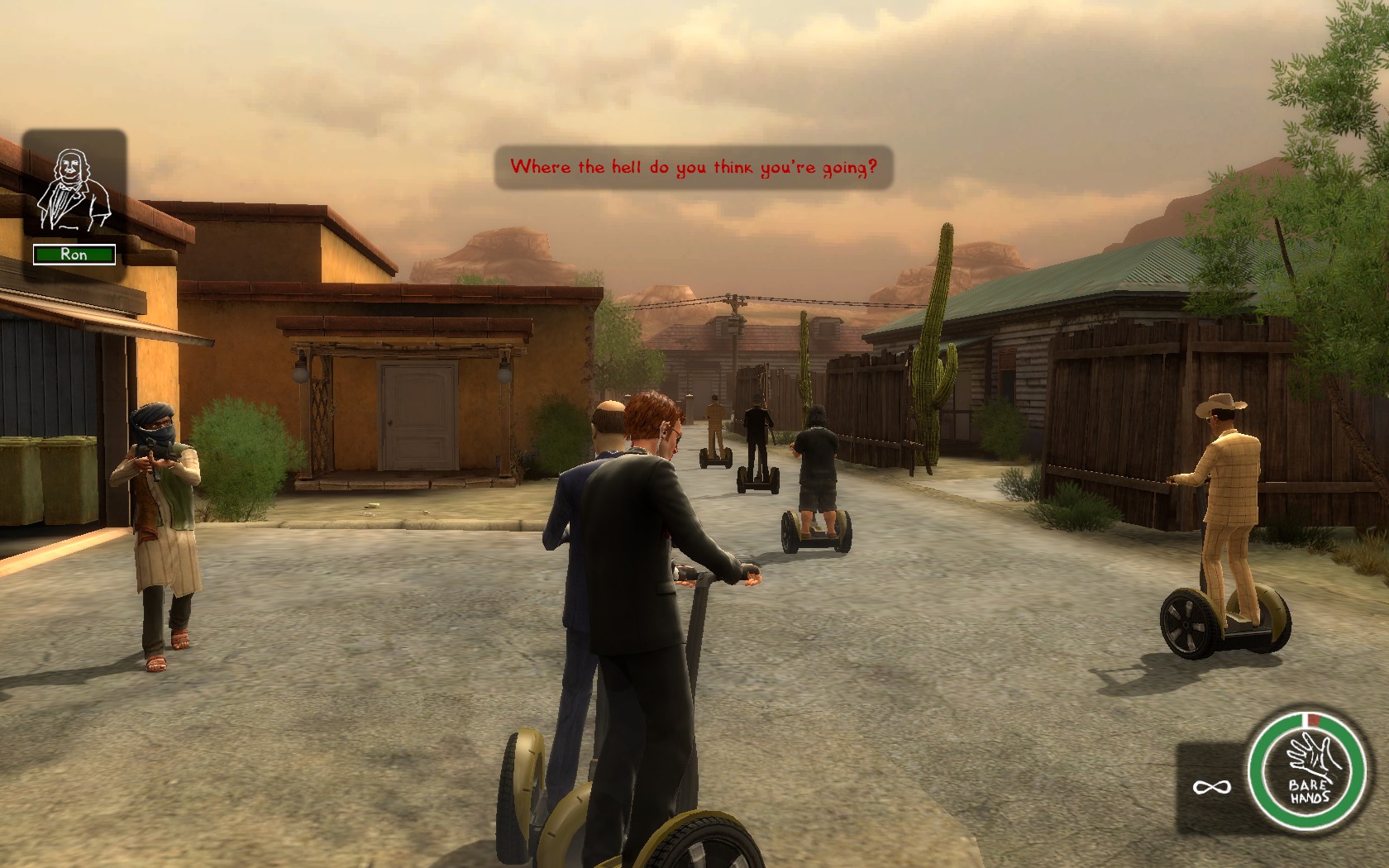Click the red dialogue text banner
Viewport: 1389px width, 868px height.
point(694,165)
